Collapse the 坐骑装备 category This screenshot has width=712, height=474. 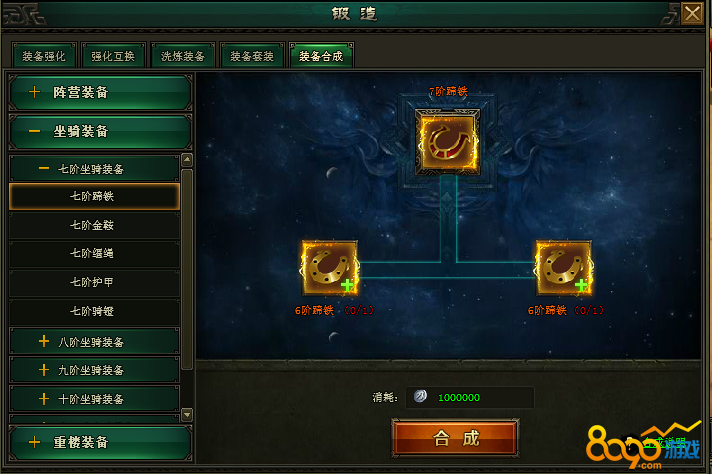[98, 131]
